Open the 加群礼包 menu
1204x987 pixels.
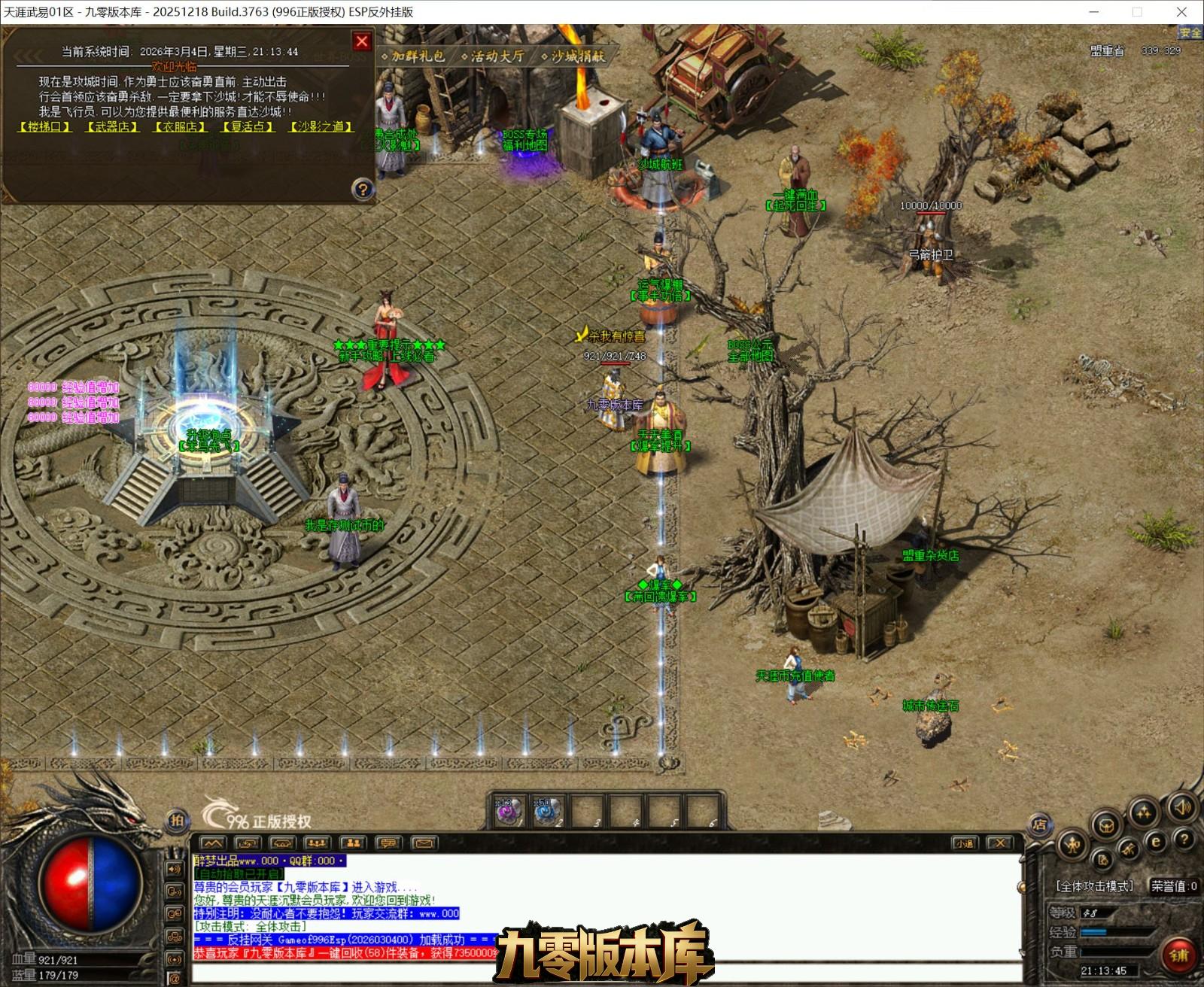click(x=414, y=56)
